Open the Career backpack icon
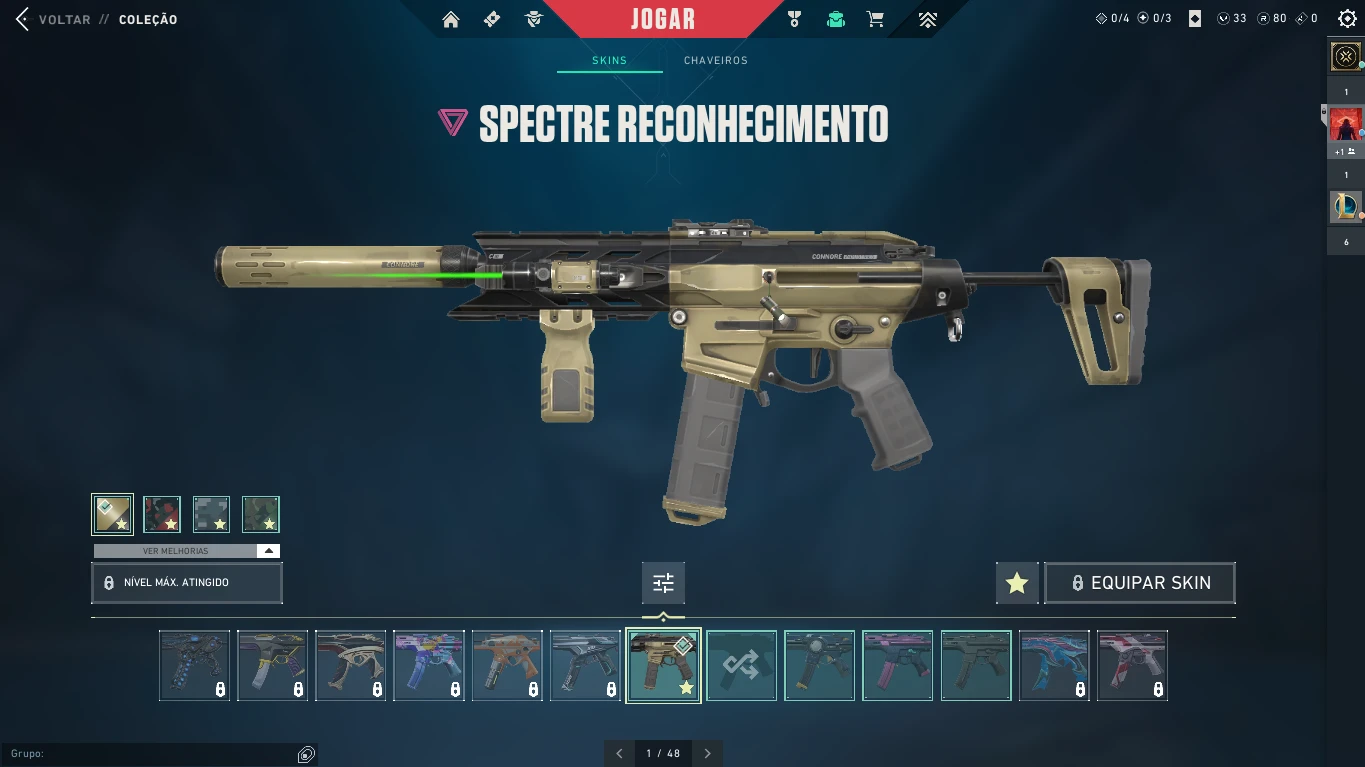The image size is (1365, 767). coord(835,18)
